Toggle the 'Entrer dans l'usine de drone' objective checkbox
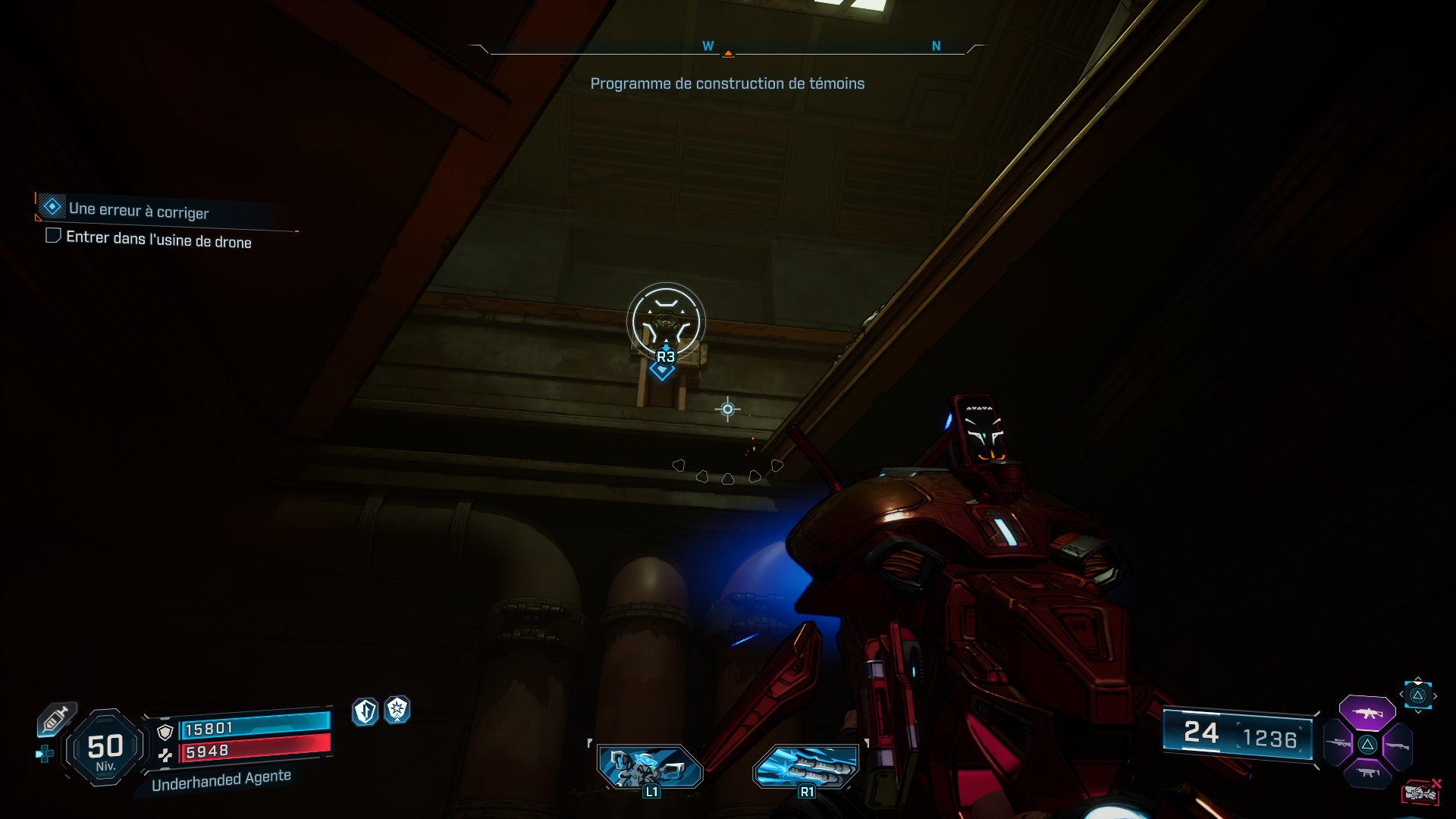The image size is (1456, 819). pyautogui.click(x=53, y=236)
